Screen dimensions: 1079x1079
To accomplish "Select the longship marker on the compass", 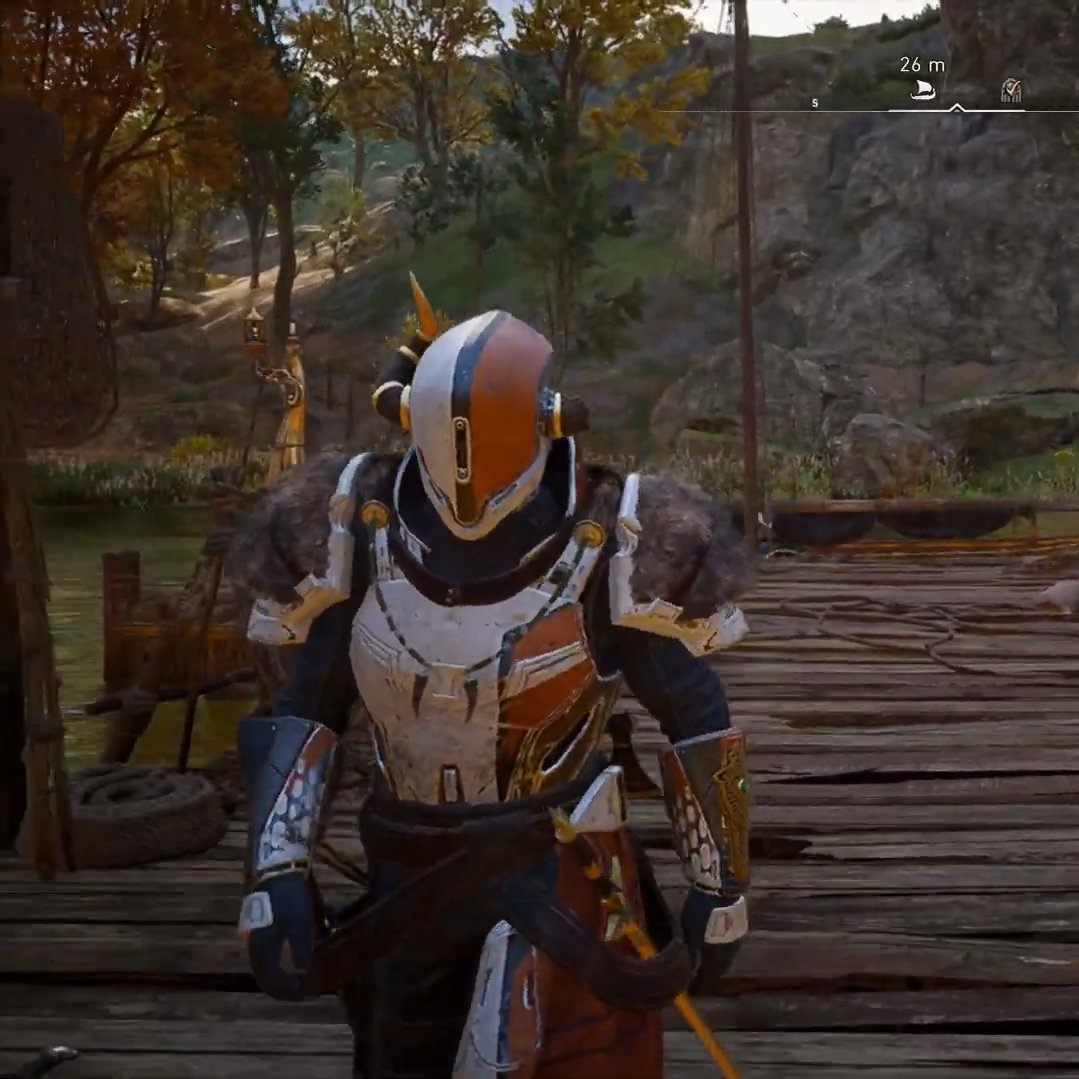I will [x=923, y=91].
